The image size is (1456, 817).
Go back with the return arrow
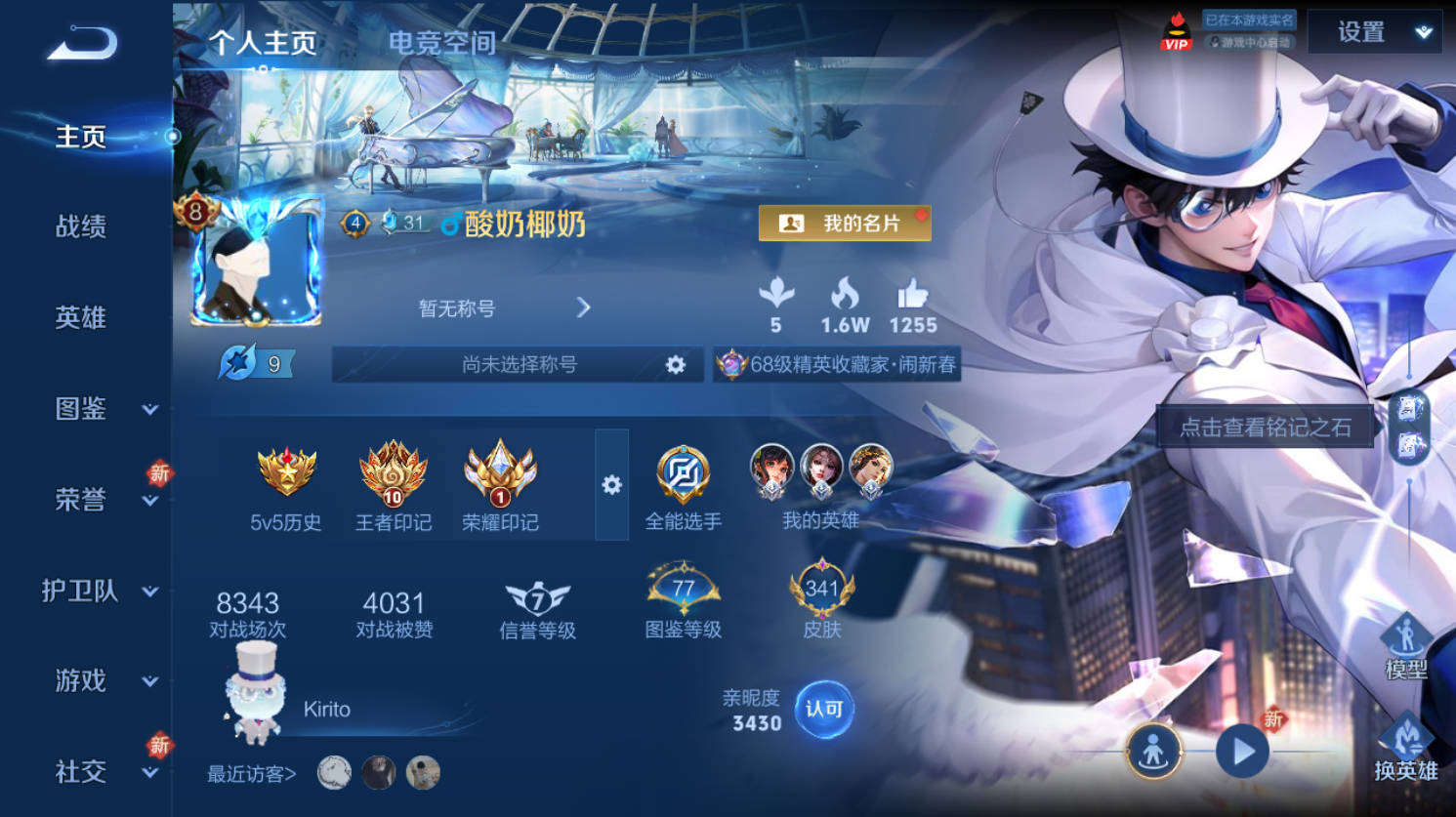(x=82, y=44)
